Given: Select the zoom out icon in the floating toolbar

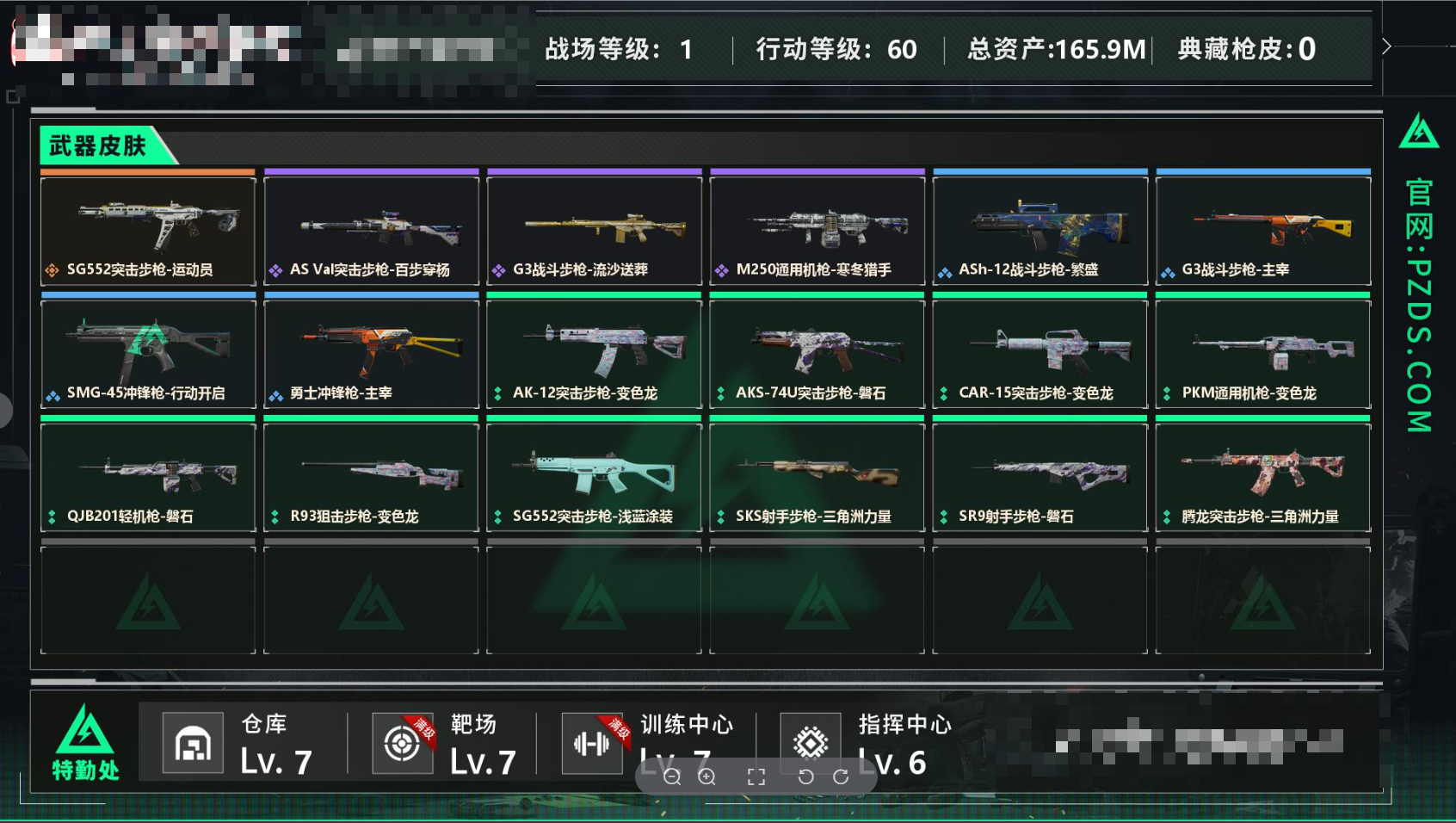Looking at the screenshot, I should click(673, 777).
